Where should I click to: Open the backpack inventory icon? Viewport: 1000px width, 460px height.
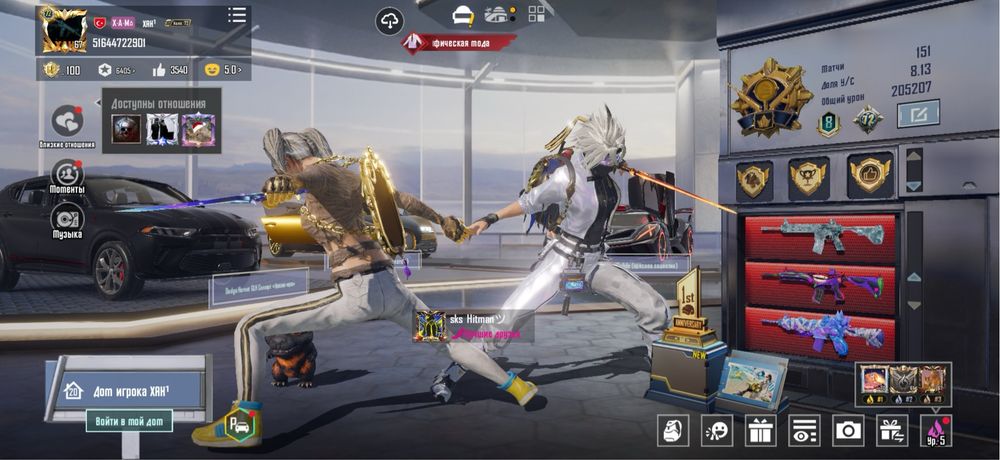pos(673,431)
